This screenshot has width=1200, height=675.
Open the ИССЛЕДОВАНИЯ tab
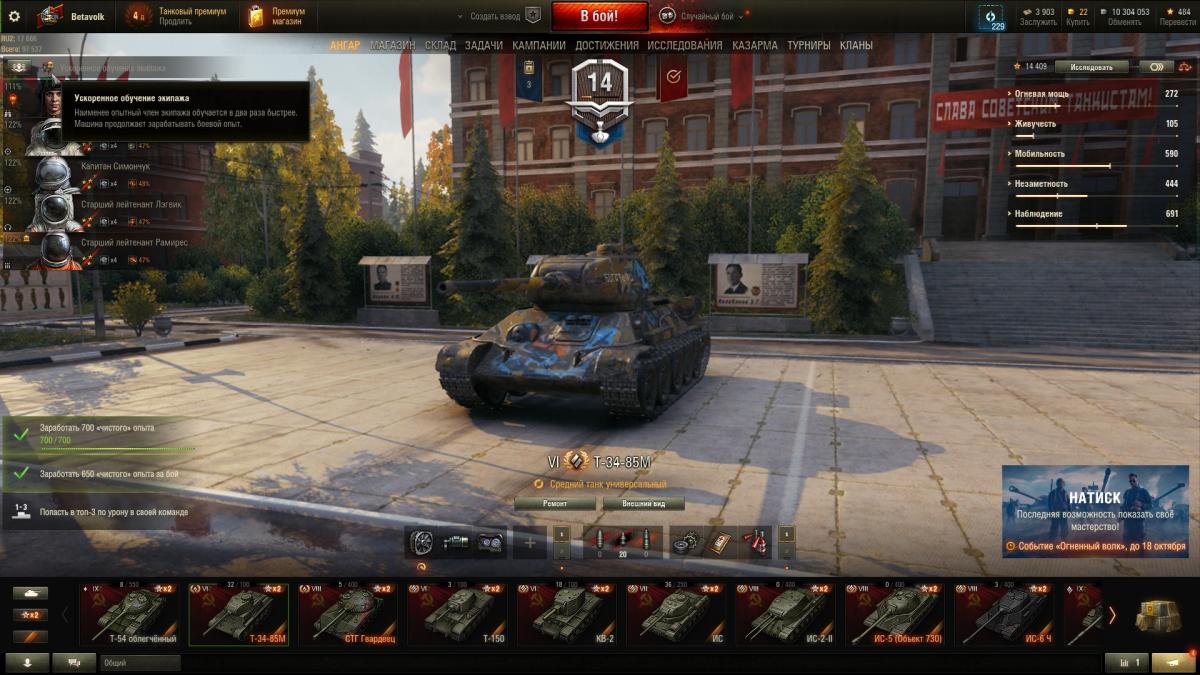(685, 45)
